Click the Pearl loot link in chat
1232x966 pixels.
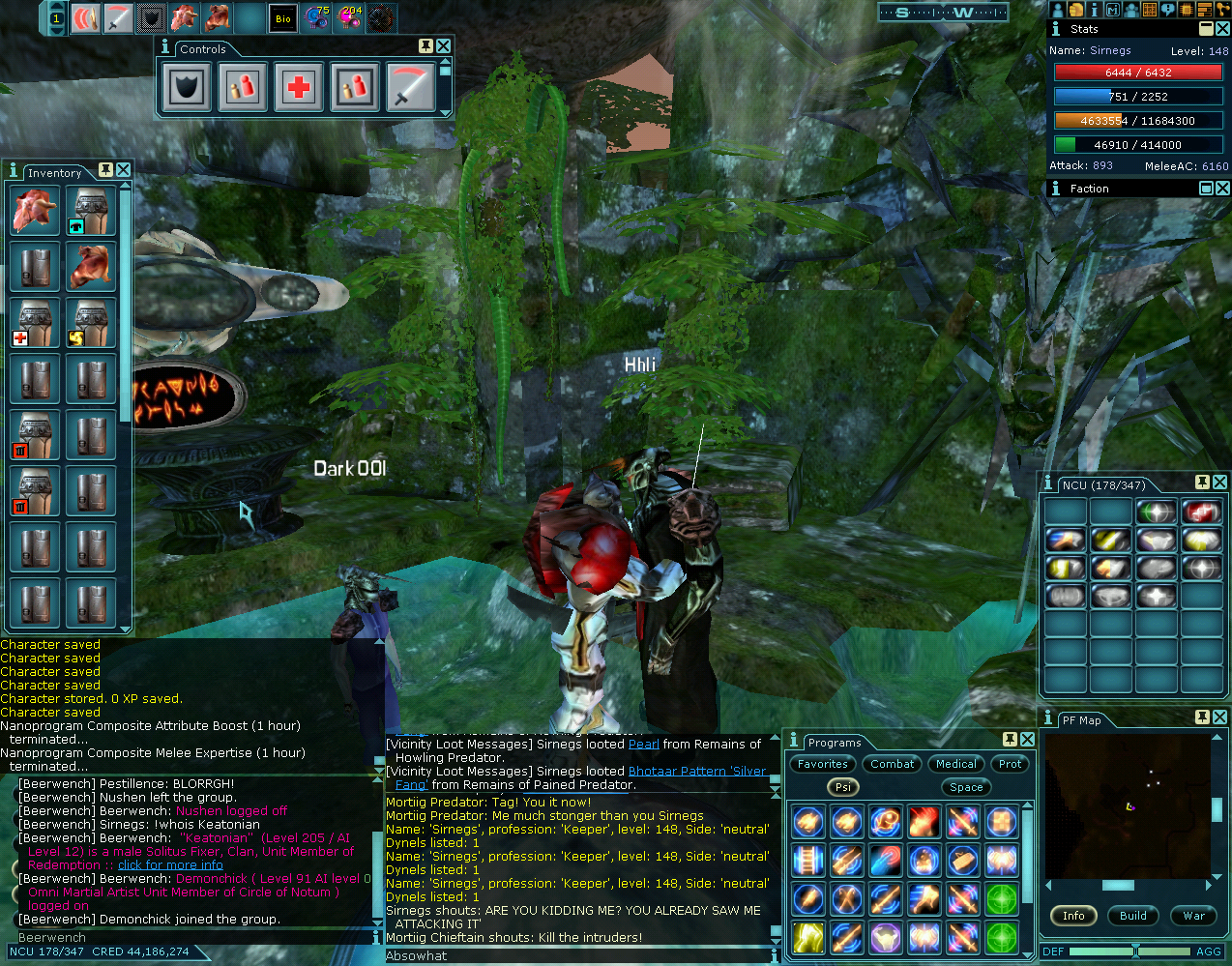coord(644,745)
